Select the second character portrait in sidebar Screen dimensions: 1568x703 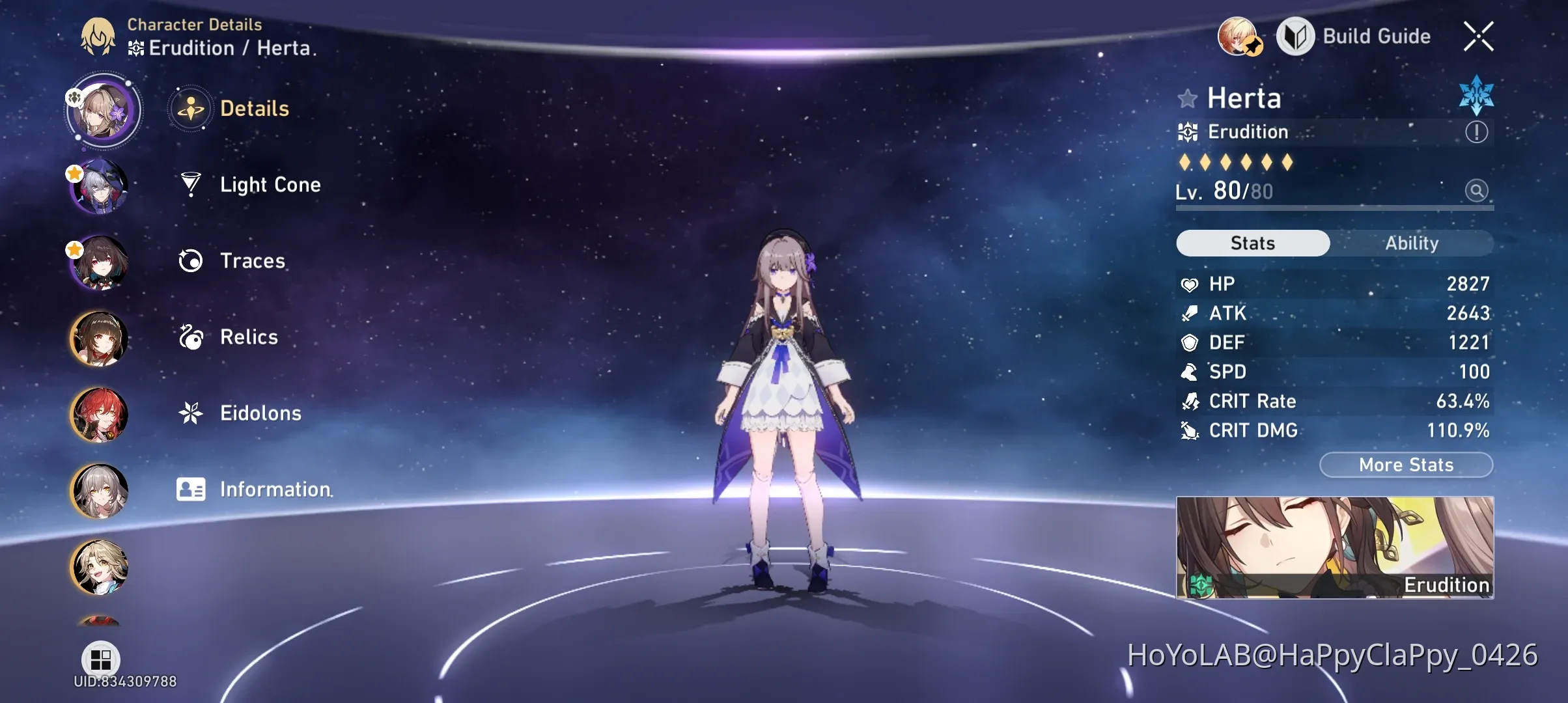(x=99, y=186)
